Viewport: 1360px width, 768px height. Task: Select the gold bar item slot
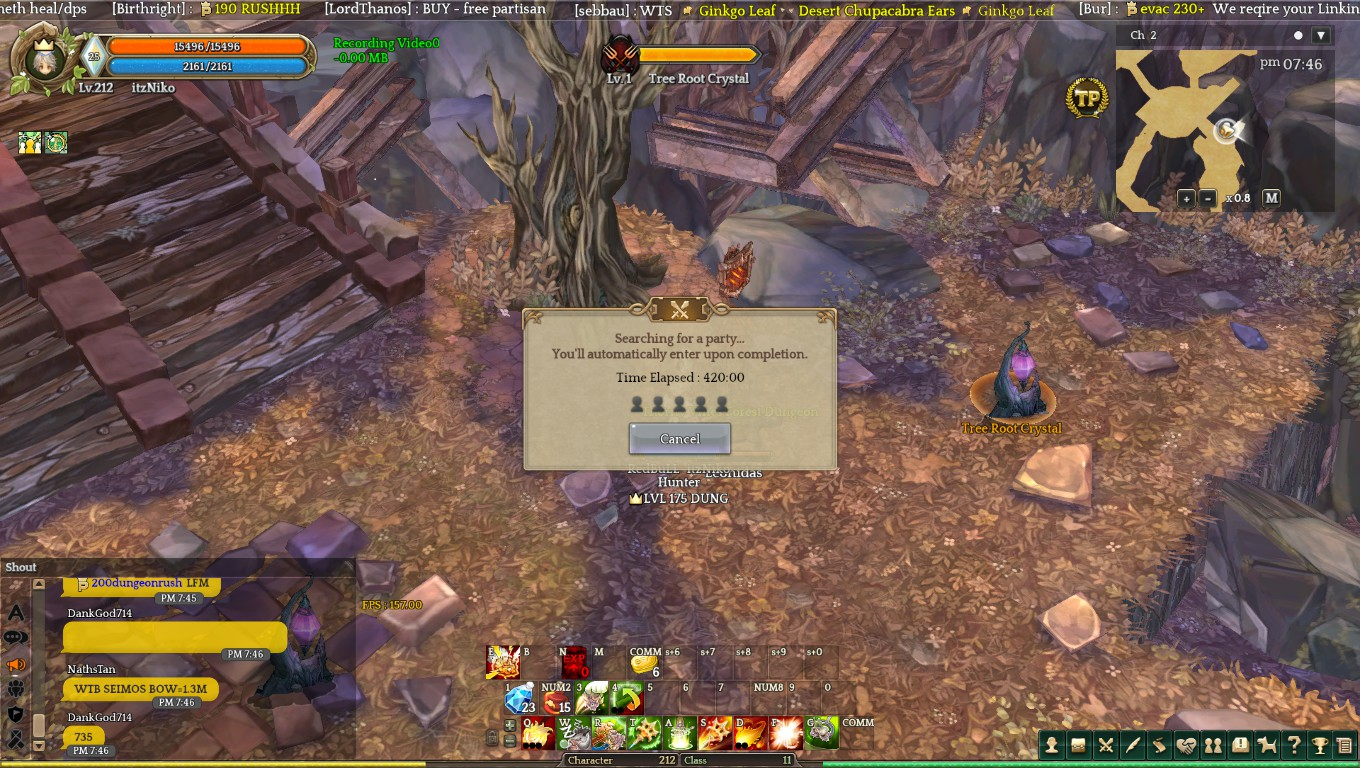click(x=645, y=665)
